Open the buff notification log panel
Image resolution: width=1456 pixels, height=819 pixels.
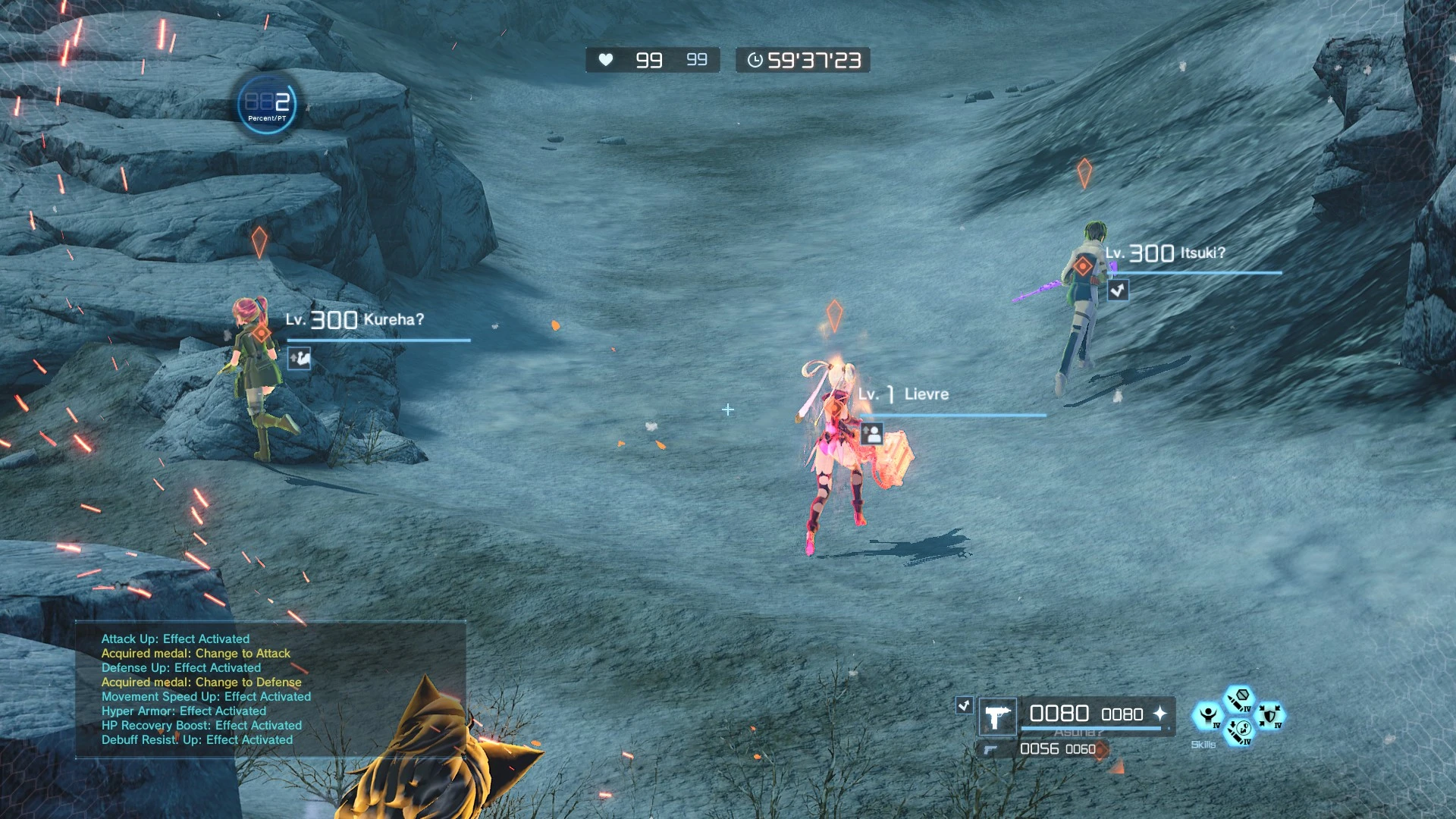tap(270, 689)
